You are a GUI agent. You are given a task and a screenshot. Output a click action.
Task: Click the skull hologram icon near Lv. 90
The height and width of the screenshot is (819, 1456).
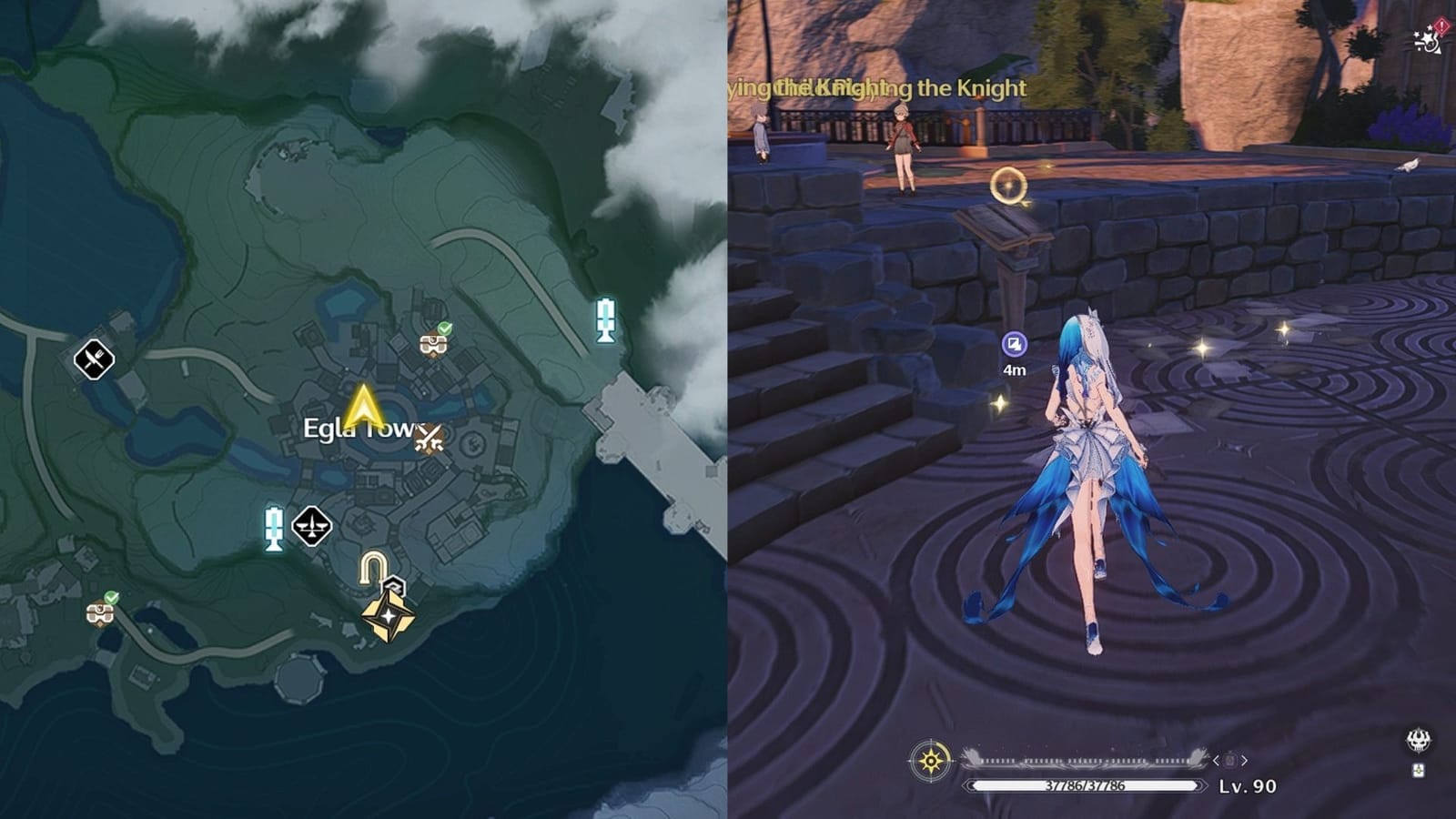click(1418, 741)
